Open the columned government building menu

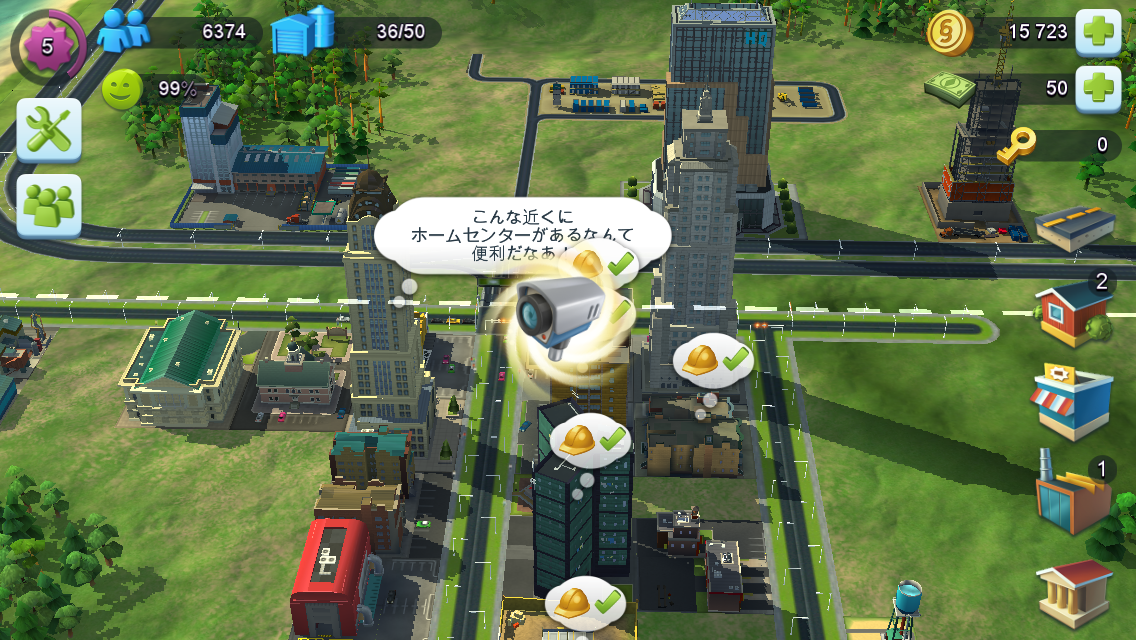point(1074,593)
